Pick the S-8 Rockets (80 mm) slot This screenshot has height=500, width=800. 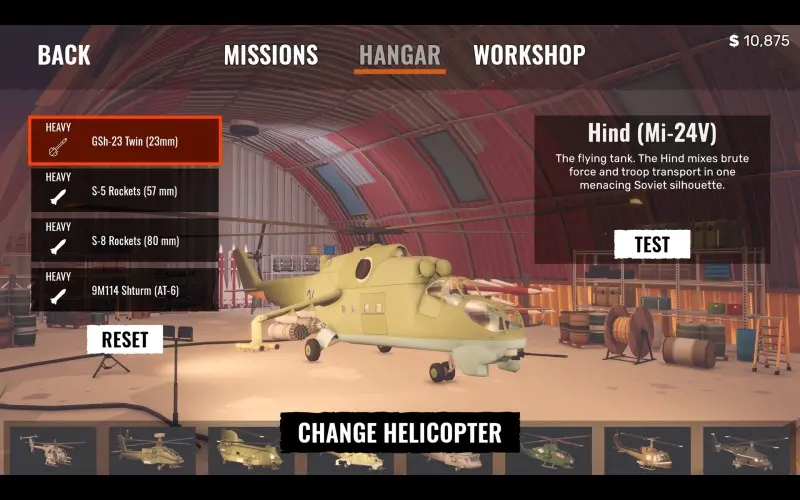(124, 240)
